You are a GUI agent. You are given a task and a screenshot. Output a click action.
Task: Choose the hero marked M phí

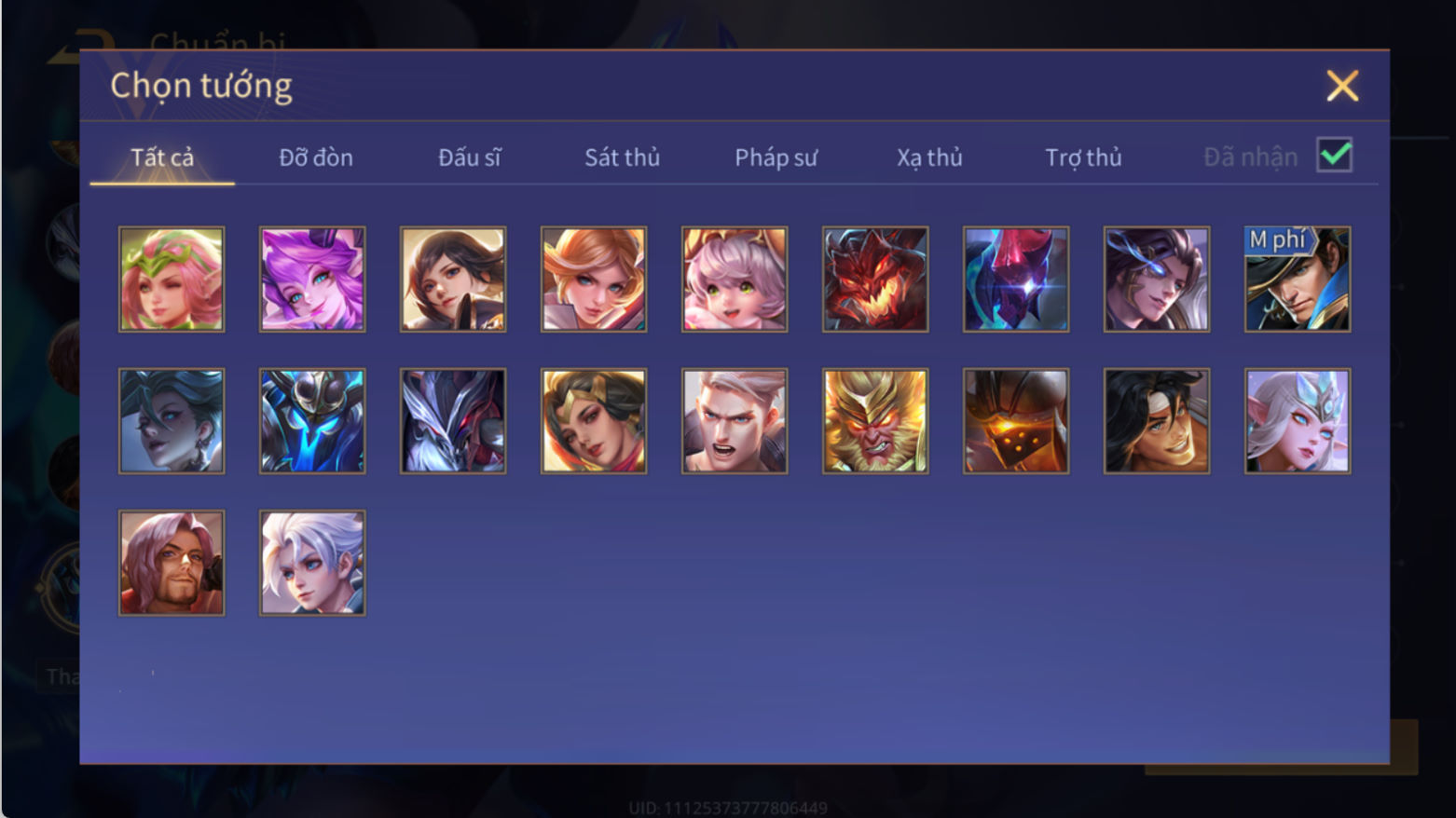1298,279
